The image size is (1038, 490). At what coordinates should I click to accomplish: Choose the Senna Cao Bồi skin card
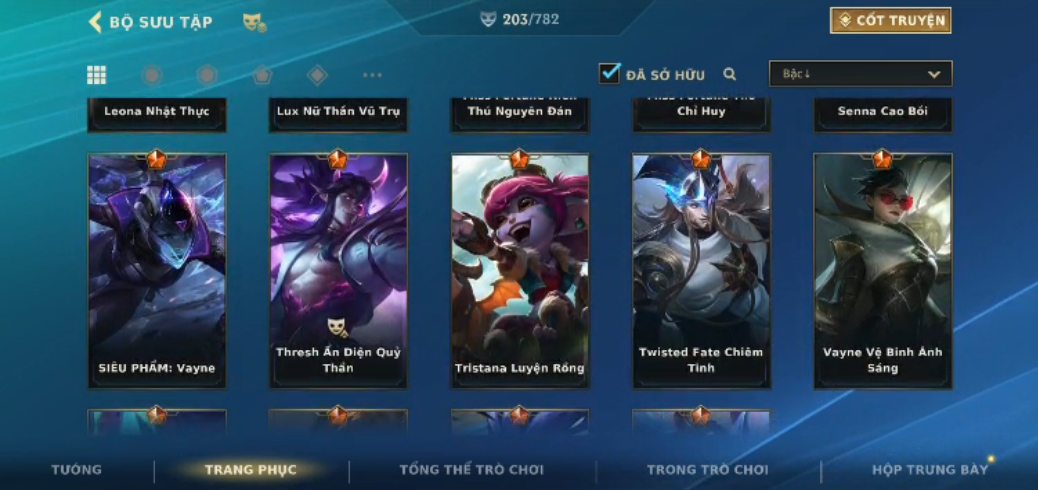(882, 113)
